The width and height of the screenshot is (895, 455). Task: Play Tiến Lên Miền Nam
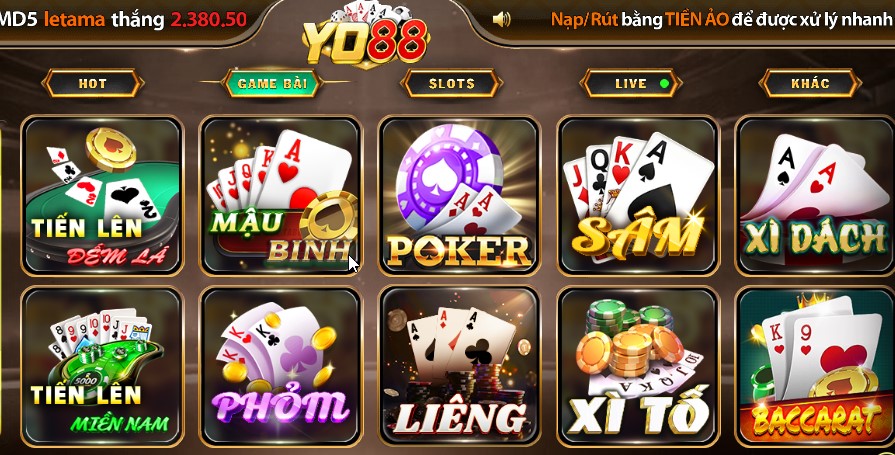[x=102, y=367]
